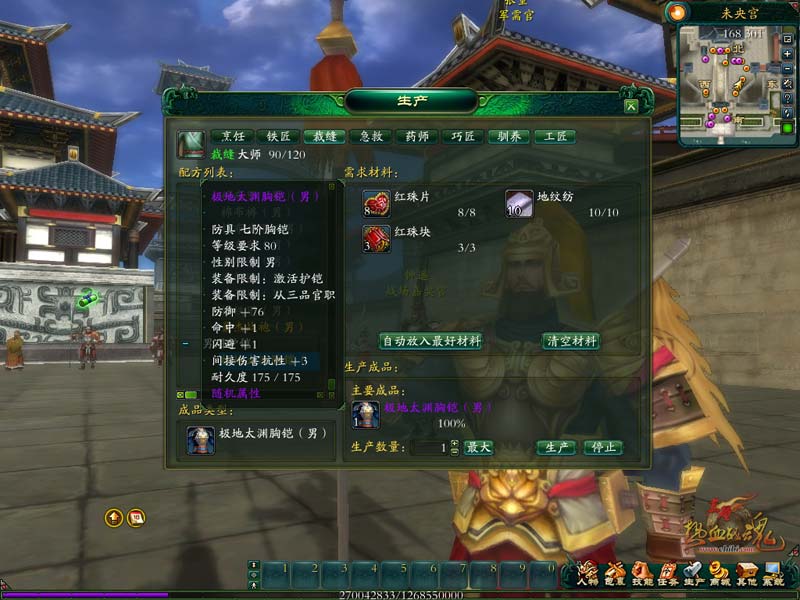This screenshot has height=600, width=800.
Task: Stop crafting with the 停止 button
Action: (602, 448)
